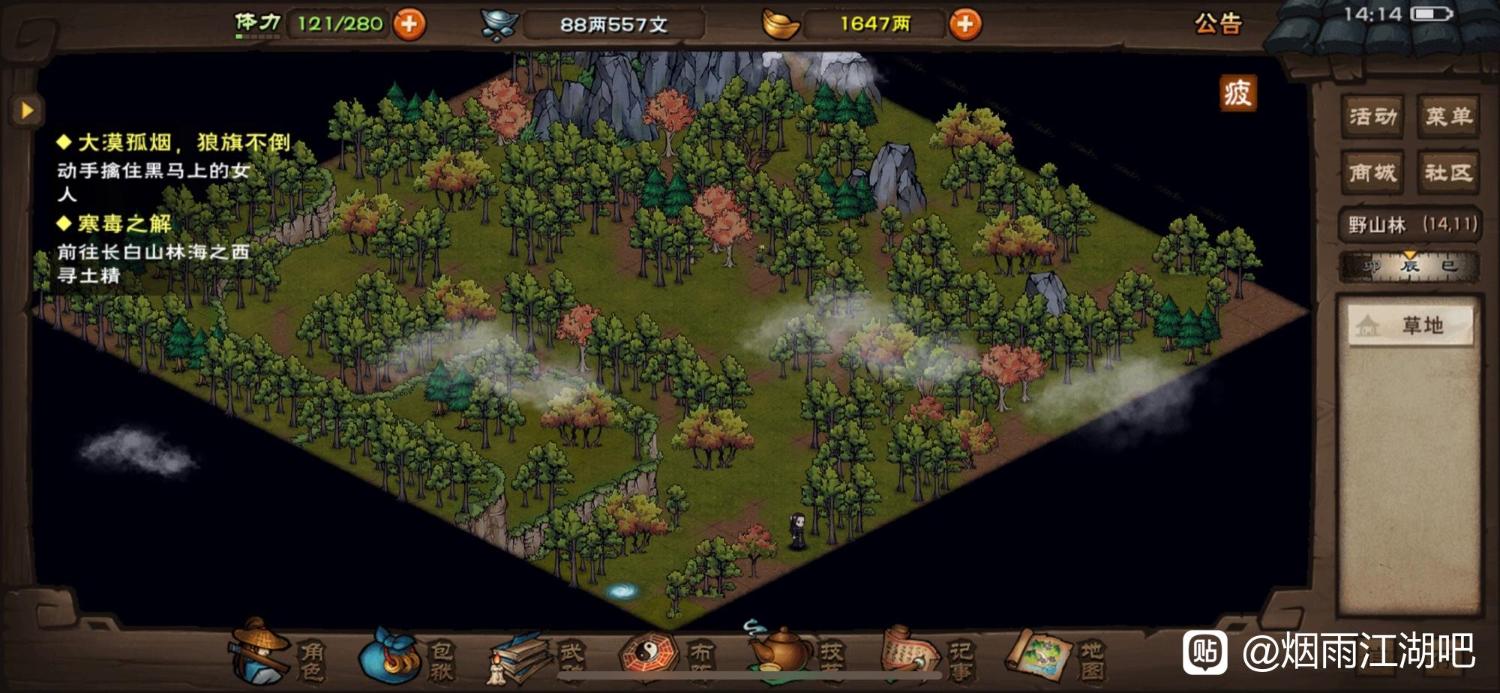
Task: Add stamina with the 体力 plus button
Action: click(409, 24)
